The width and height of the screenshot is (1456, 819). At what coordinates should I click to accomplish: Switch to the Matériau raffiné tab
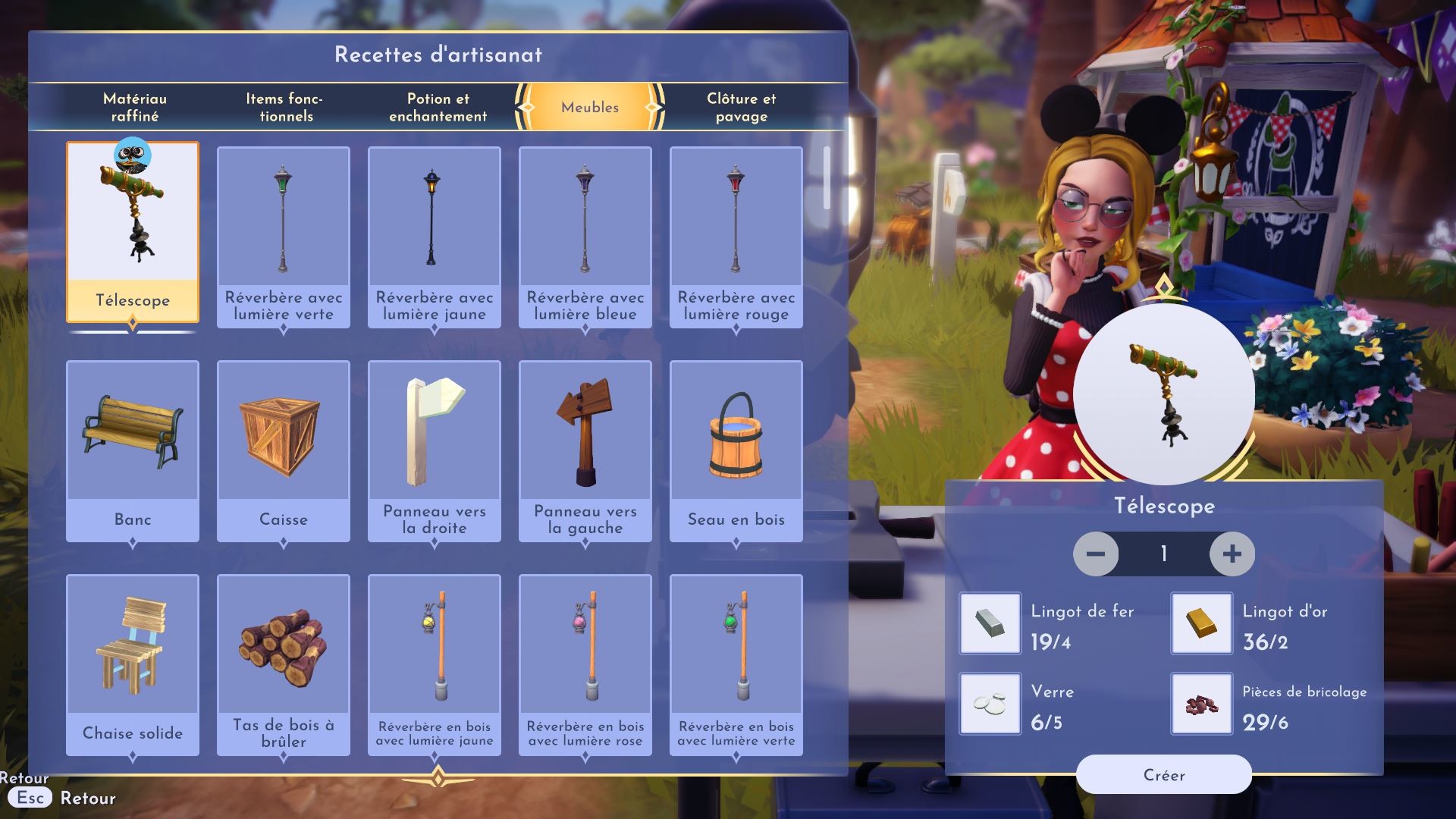click(x=135, y=107)
